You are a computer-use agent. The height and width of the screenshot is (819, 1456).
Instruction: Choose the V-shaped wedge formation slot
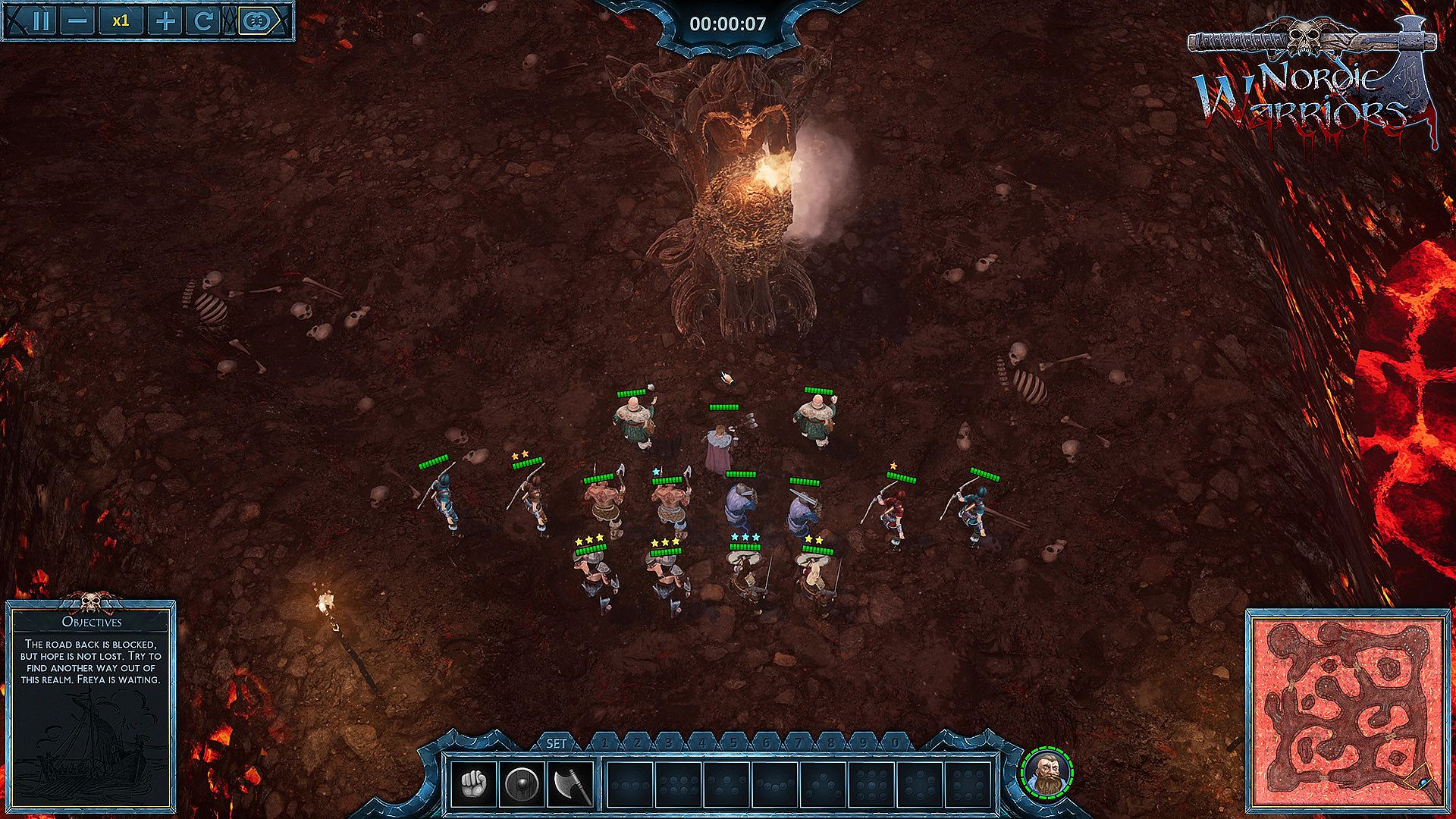click(x=775, y=785)
